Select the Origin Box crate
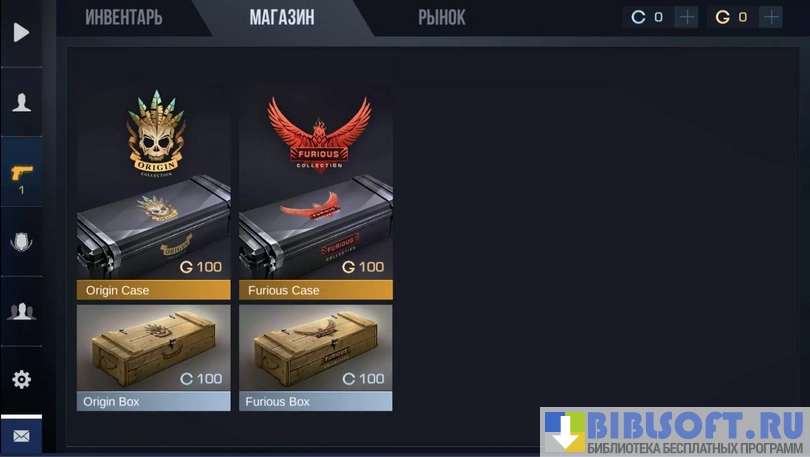The height and width of the screenshot is (457, 810). click(x=154, y=357)
